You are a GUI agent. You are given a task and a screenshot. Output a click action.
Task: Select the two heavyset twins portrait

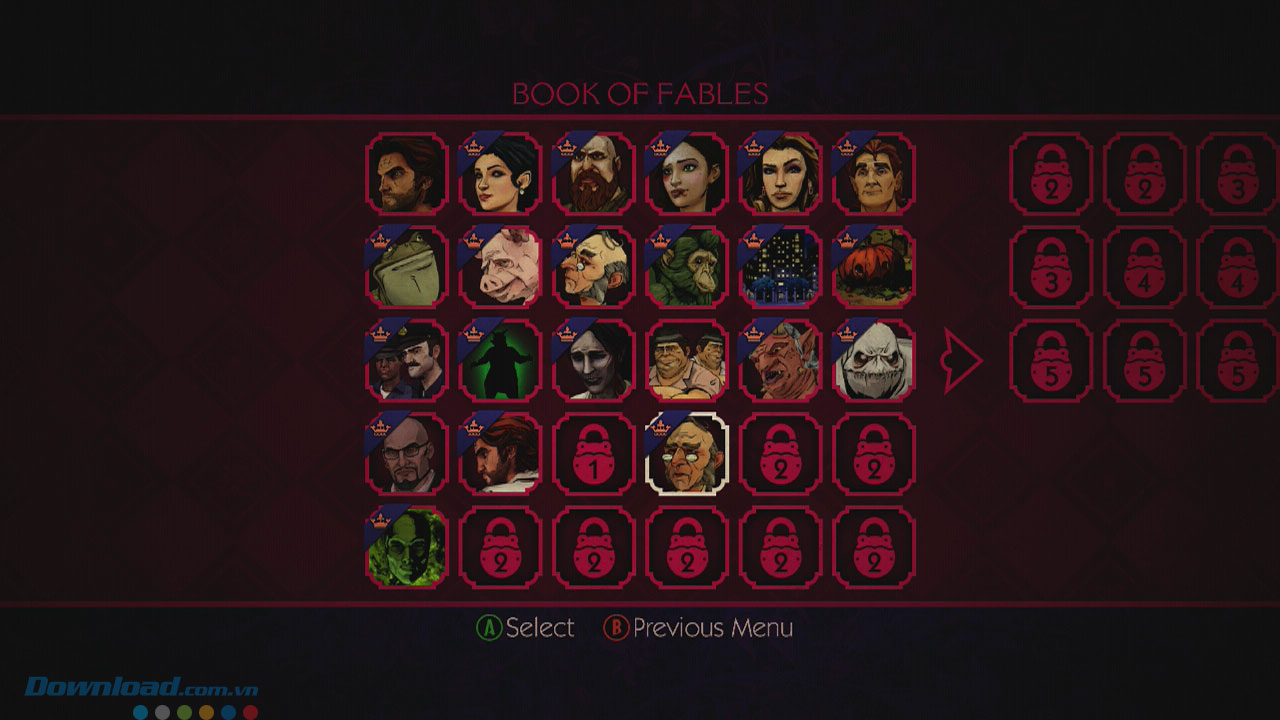687,361
